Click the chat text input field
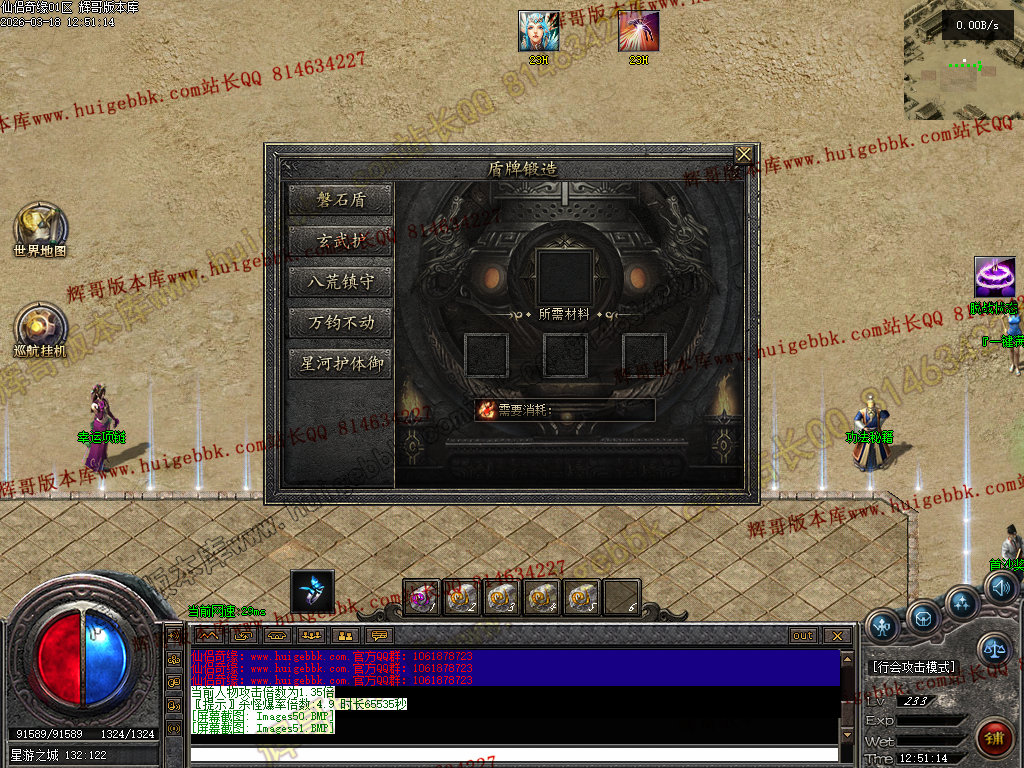 click(x=513, y=754)
